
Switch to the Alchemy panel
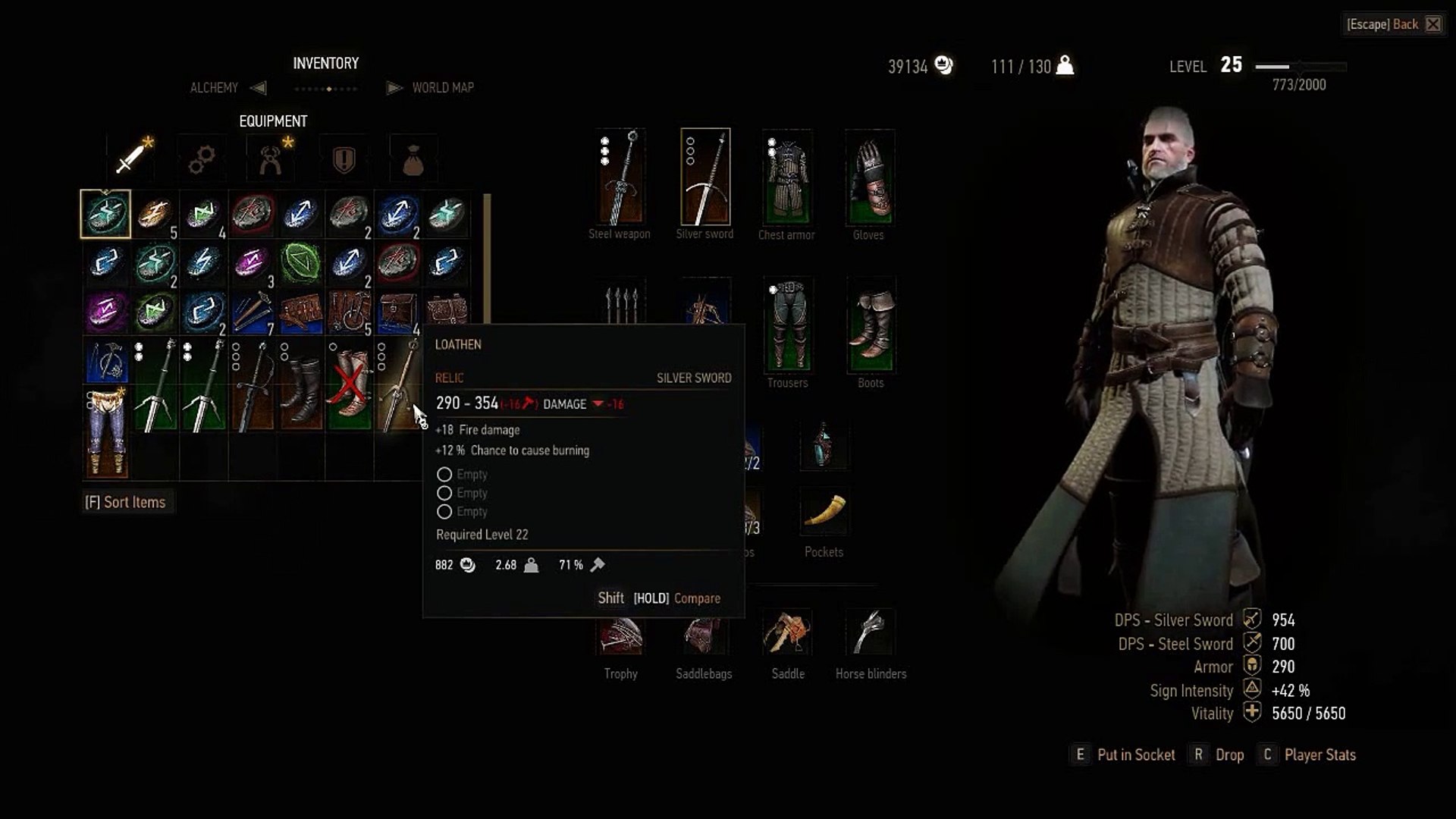pos(215,88)
